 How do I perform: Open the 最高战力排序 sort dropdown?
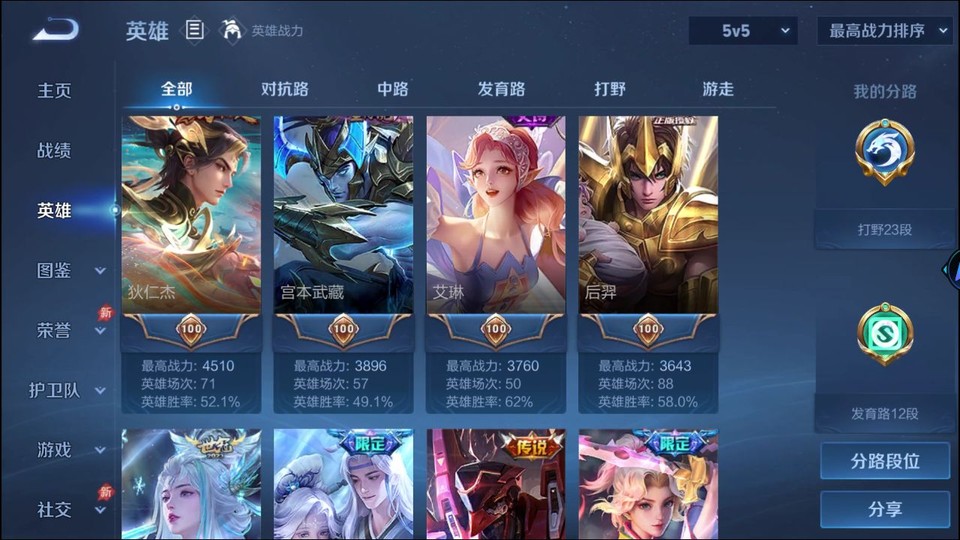click(885, 31)
